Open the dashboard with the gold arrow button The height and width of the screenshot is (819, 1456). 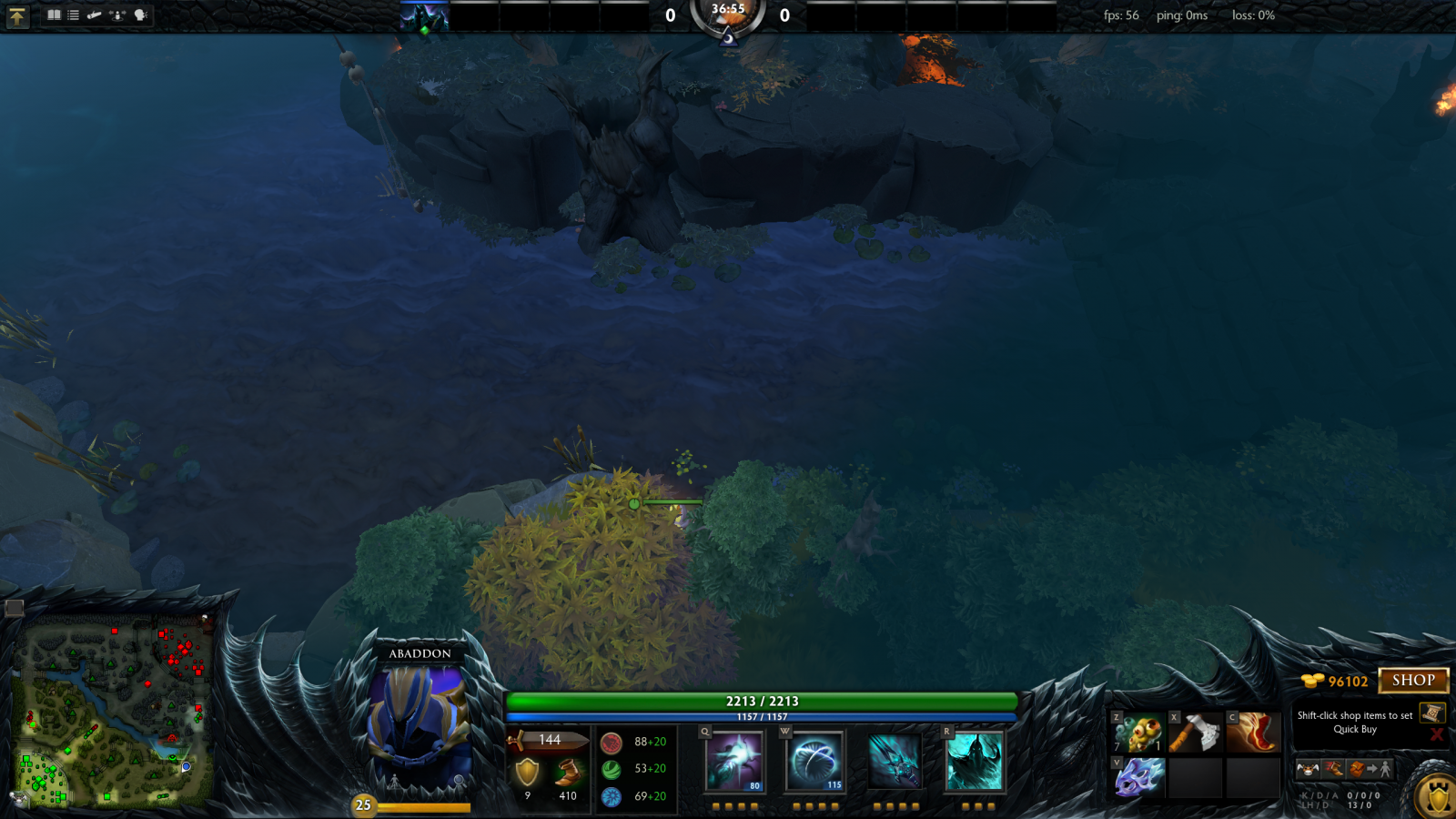pyautogui.click(x=17, y=16)
